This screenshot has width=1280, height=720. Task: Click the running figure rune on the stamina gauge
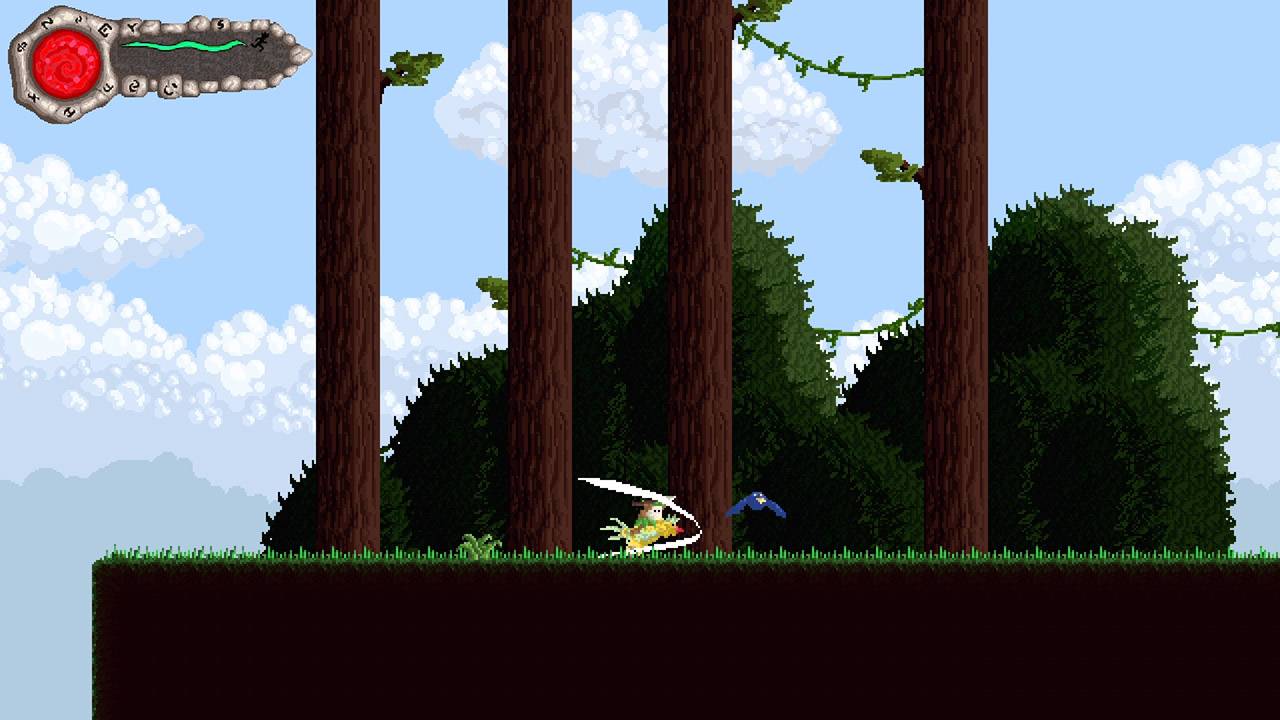(x=260, y=40)
